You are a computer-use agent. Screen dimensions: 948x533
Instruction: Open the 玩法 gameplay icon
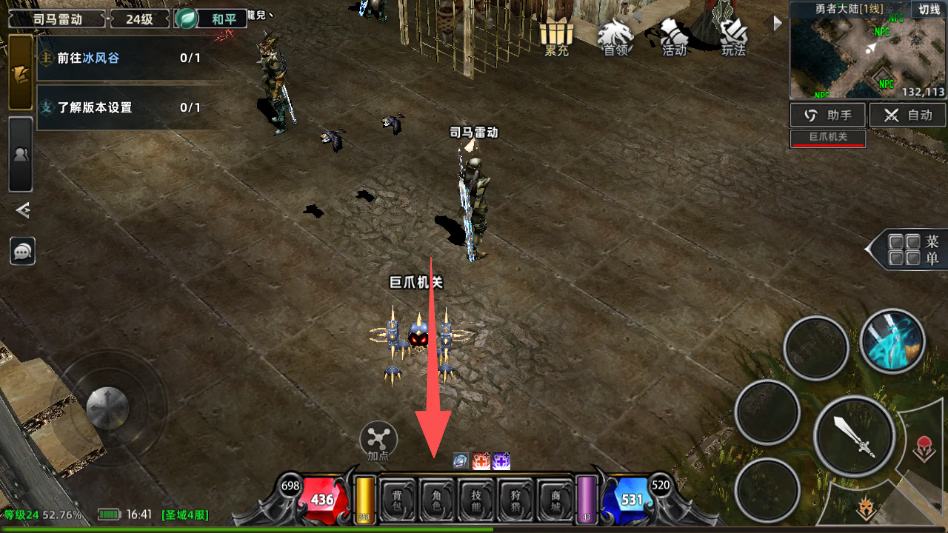pos(734,36)
